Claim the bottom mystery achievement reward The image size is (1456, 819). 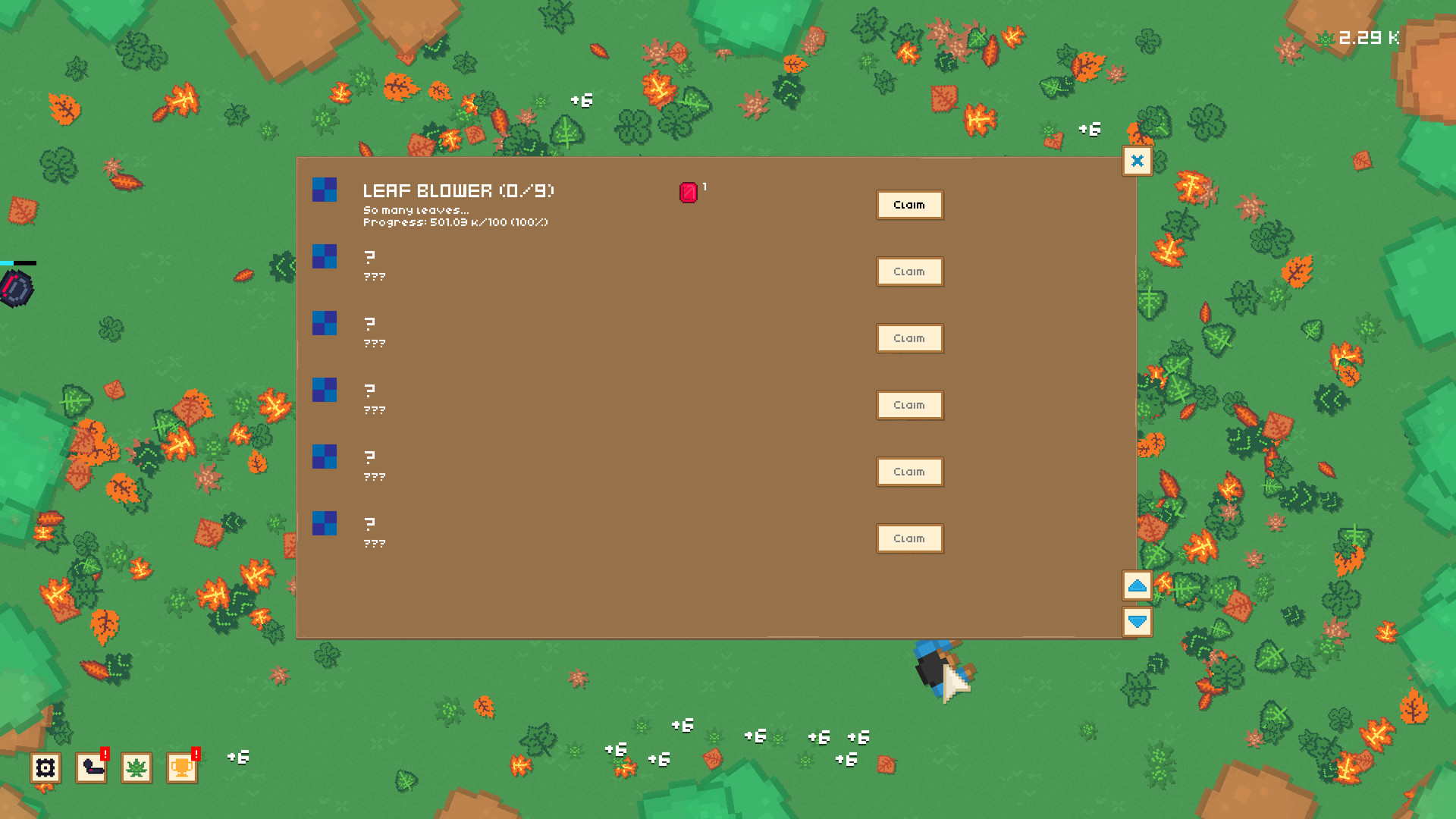coord(909,538)
